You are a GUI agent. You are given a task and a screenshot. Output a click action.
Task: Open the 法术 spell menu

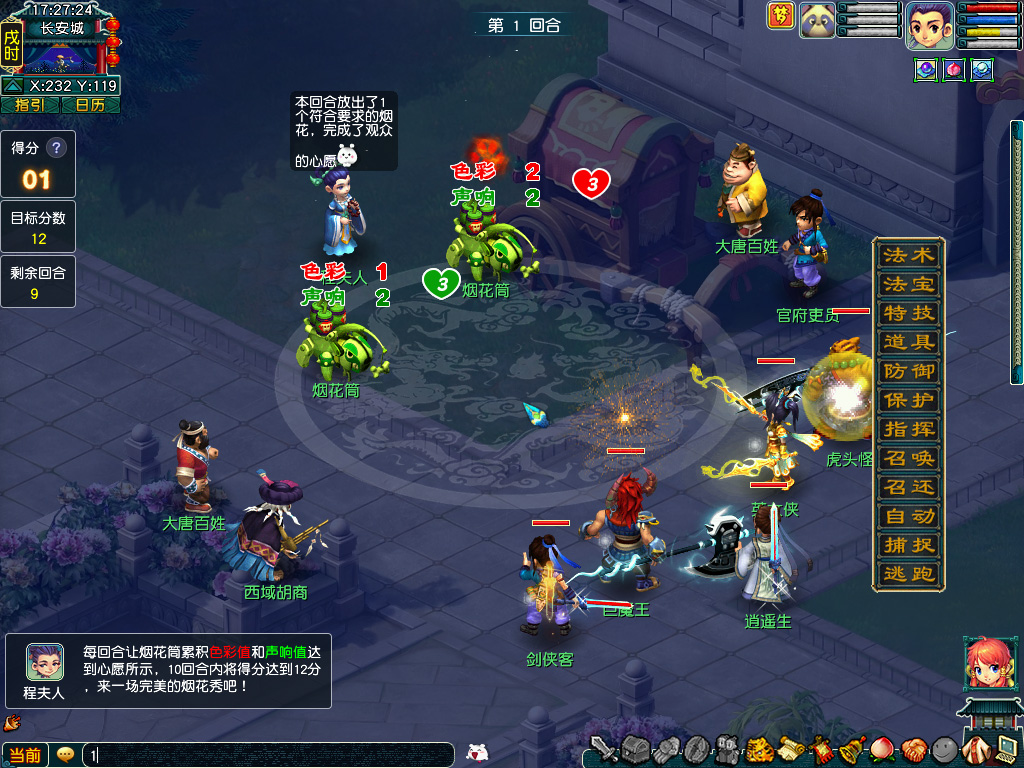click(908, 255)
